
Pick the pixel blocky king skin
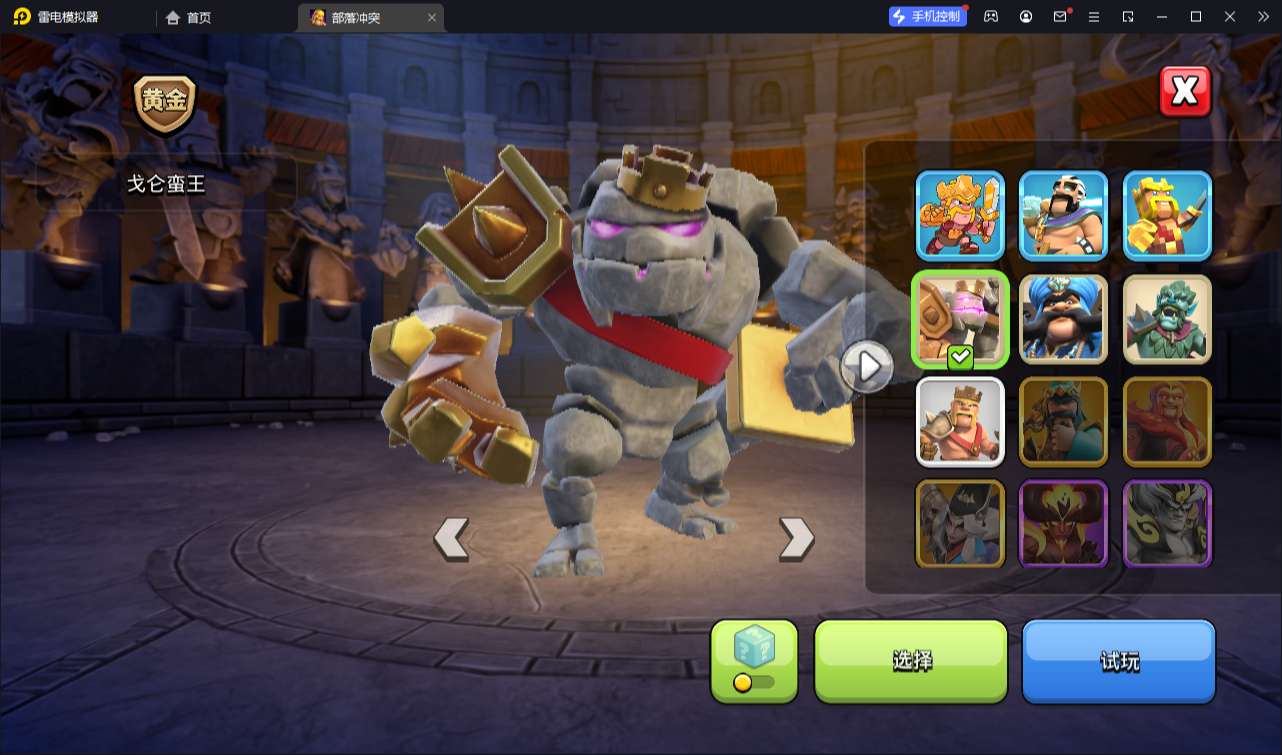(x=1167, y=215)
